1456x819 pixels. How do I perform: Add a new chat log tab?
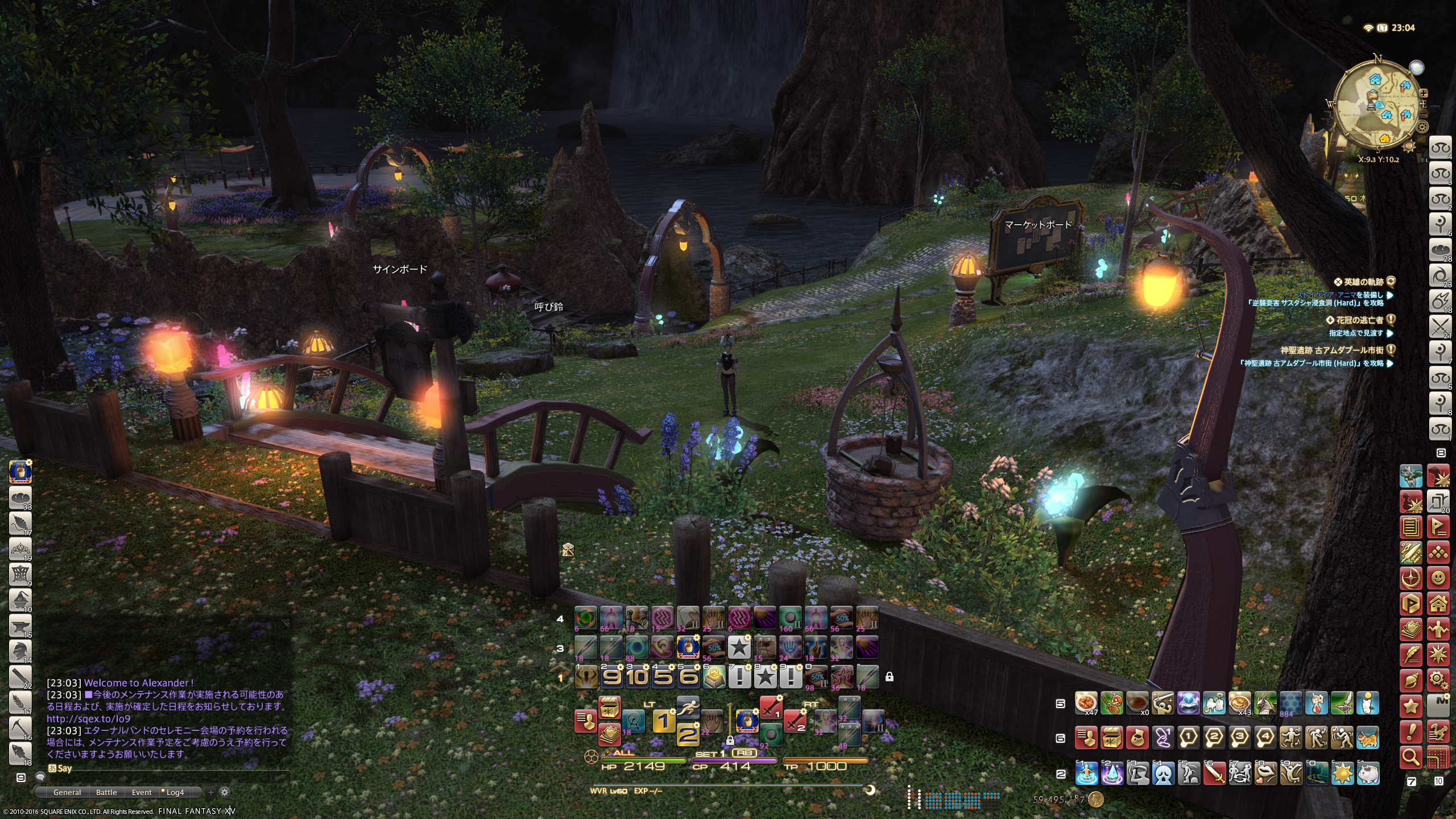point(211,792)
